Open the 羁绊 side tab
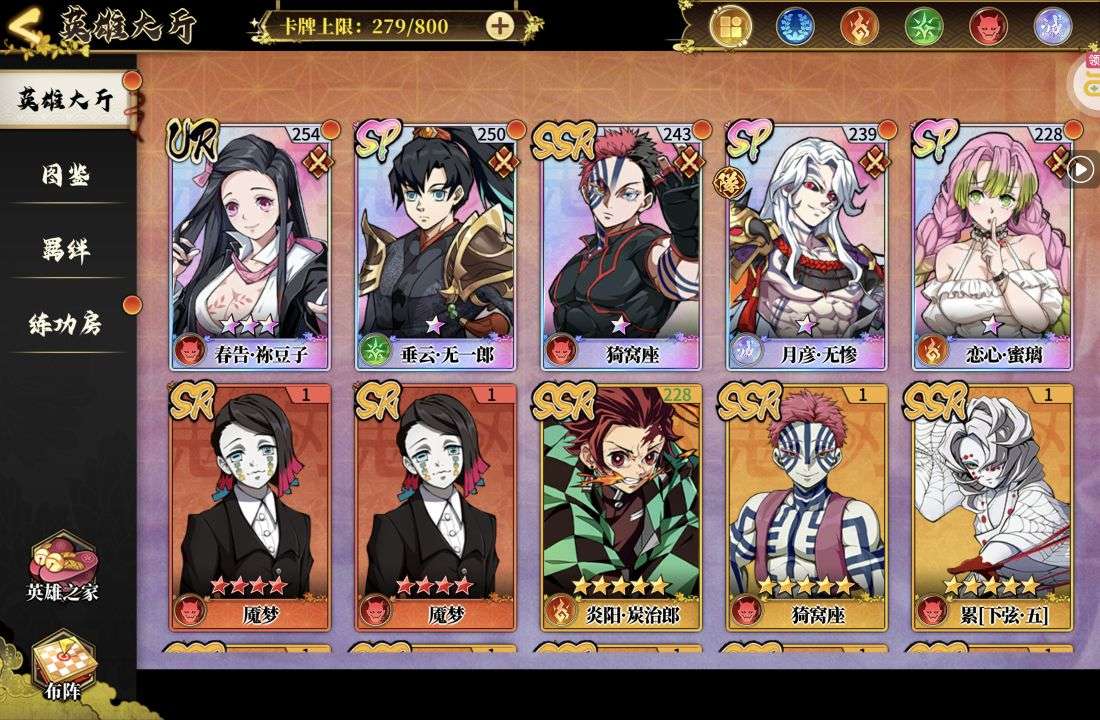The width and height of the screenshot is (1100, 720). (x=65, y=250)
